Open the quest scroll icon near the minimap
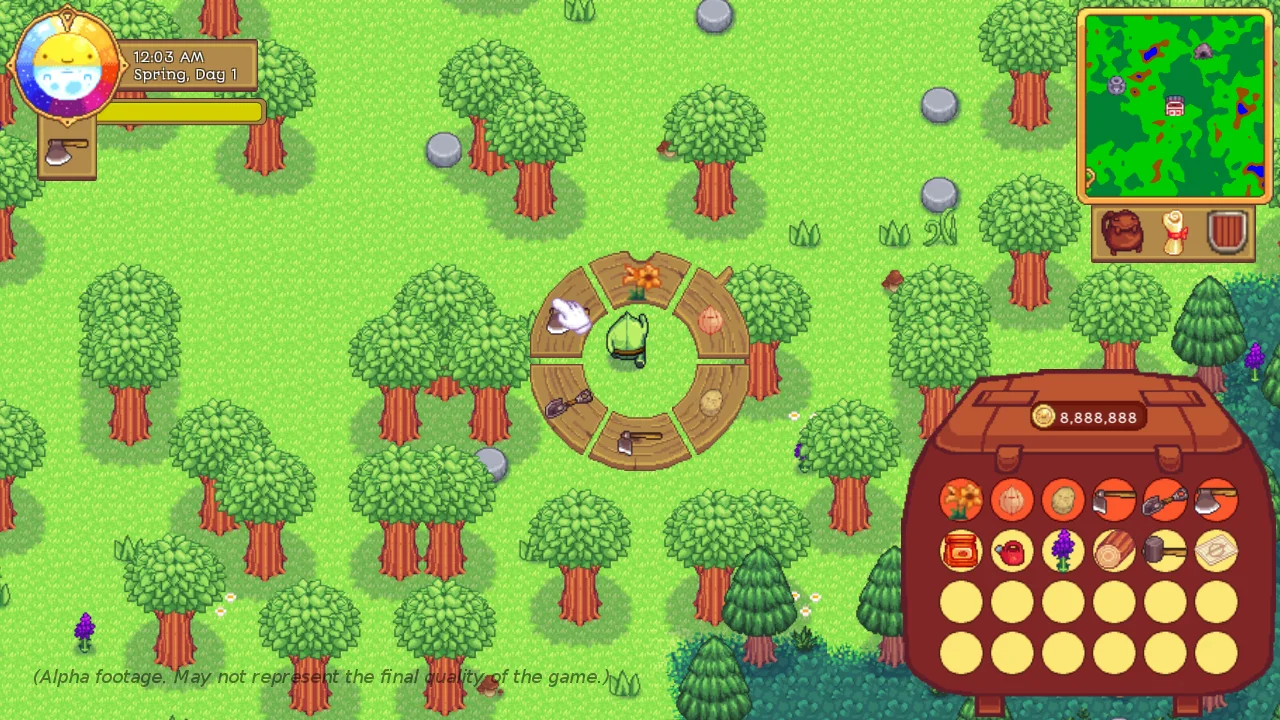The image size is (1280, 720). coord(1172,232)
